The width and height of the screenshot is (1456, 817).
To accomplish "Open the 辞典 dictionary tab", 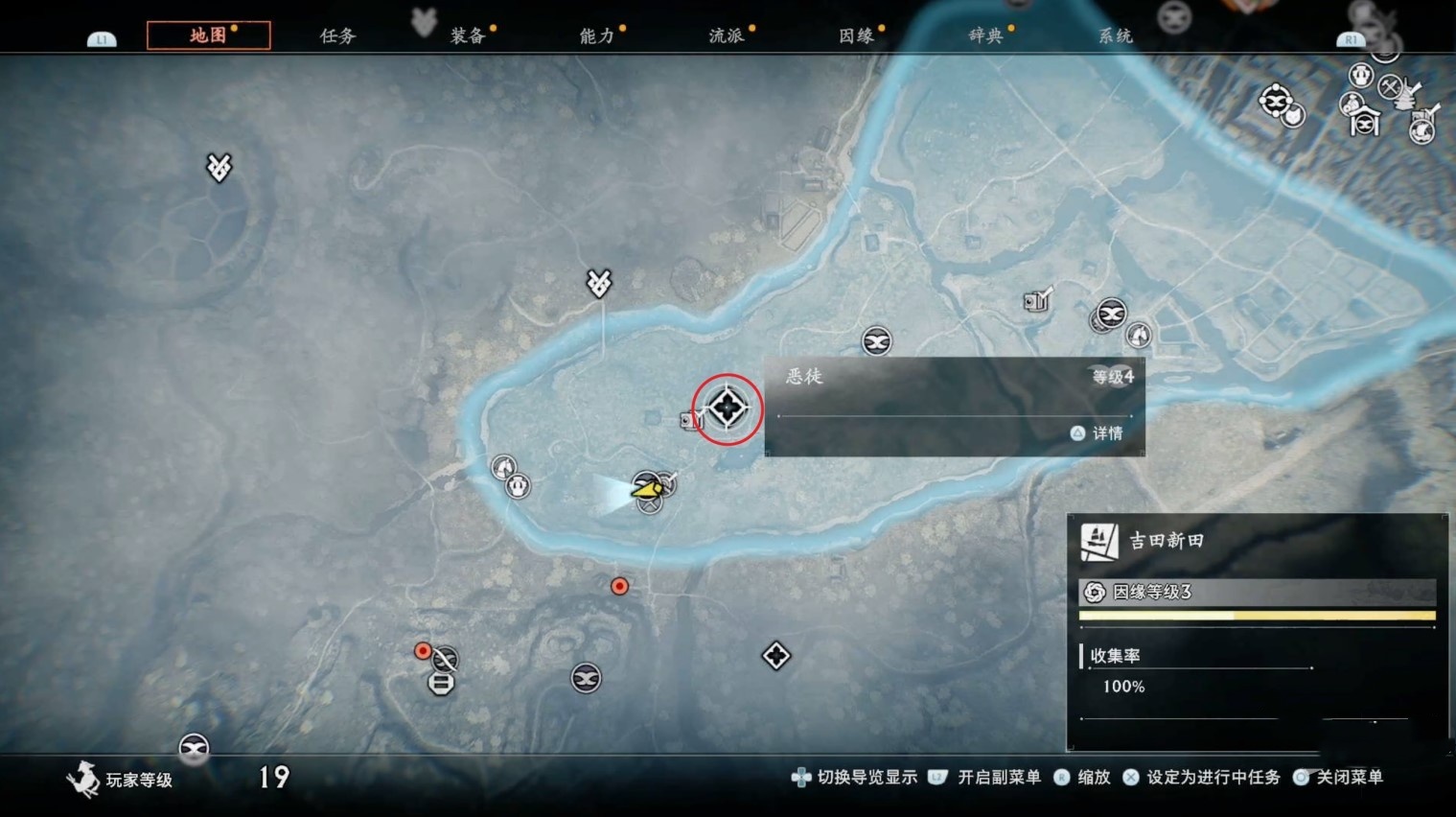I will pos(985,35).
